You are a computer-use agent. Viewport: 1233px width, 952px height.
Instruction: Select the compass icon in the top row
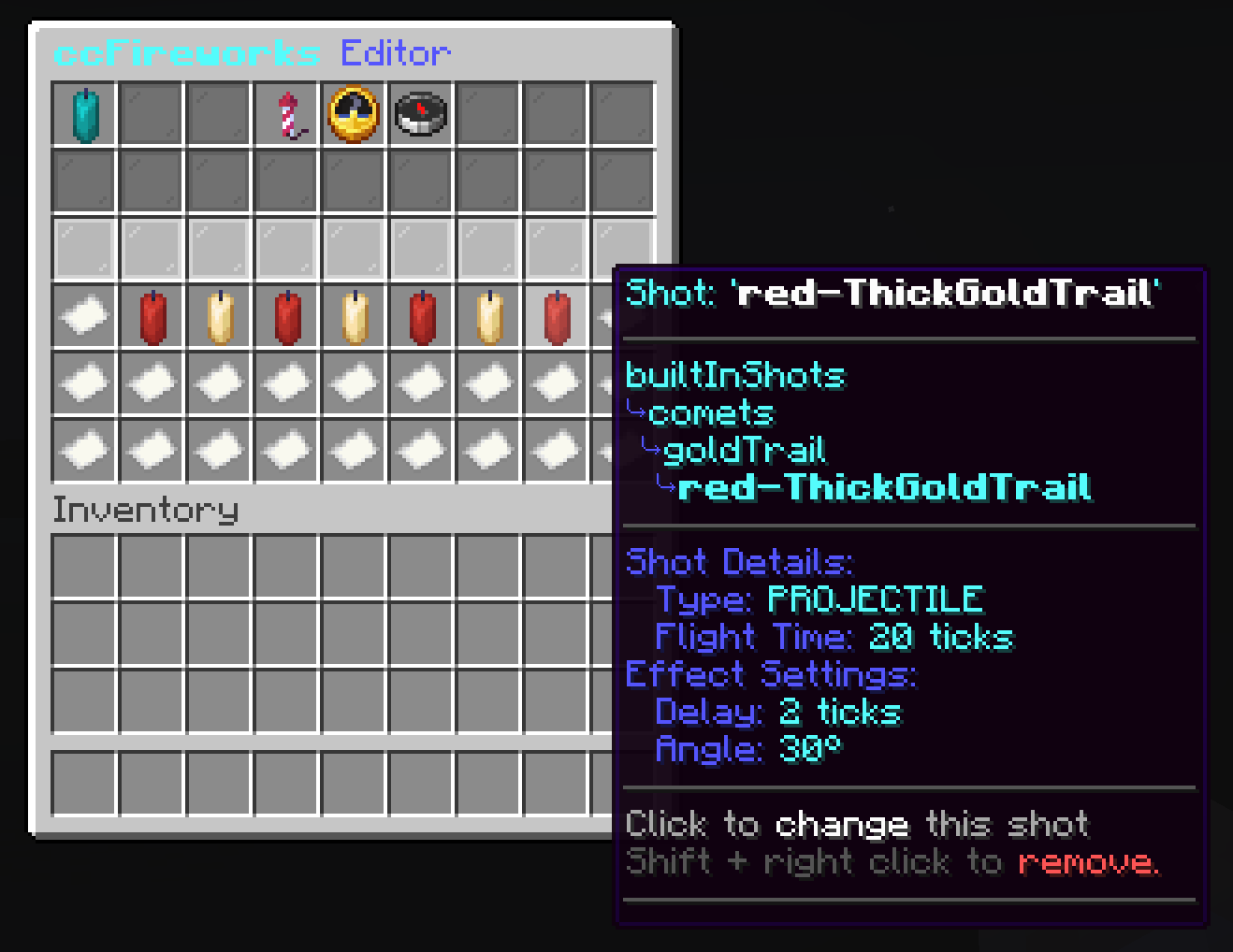pyautogui.click(x=421, y=113)
